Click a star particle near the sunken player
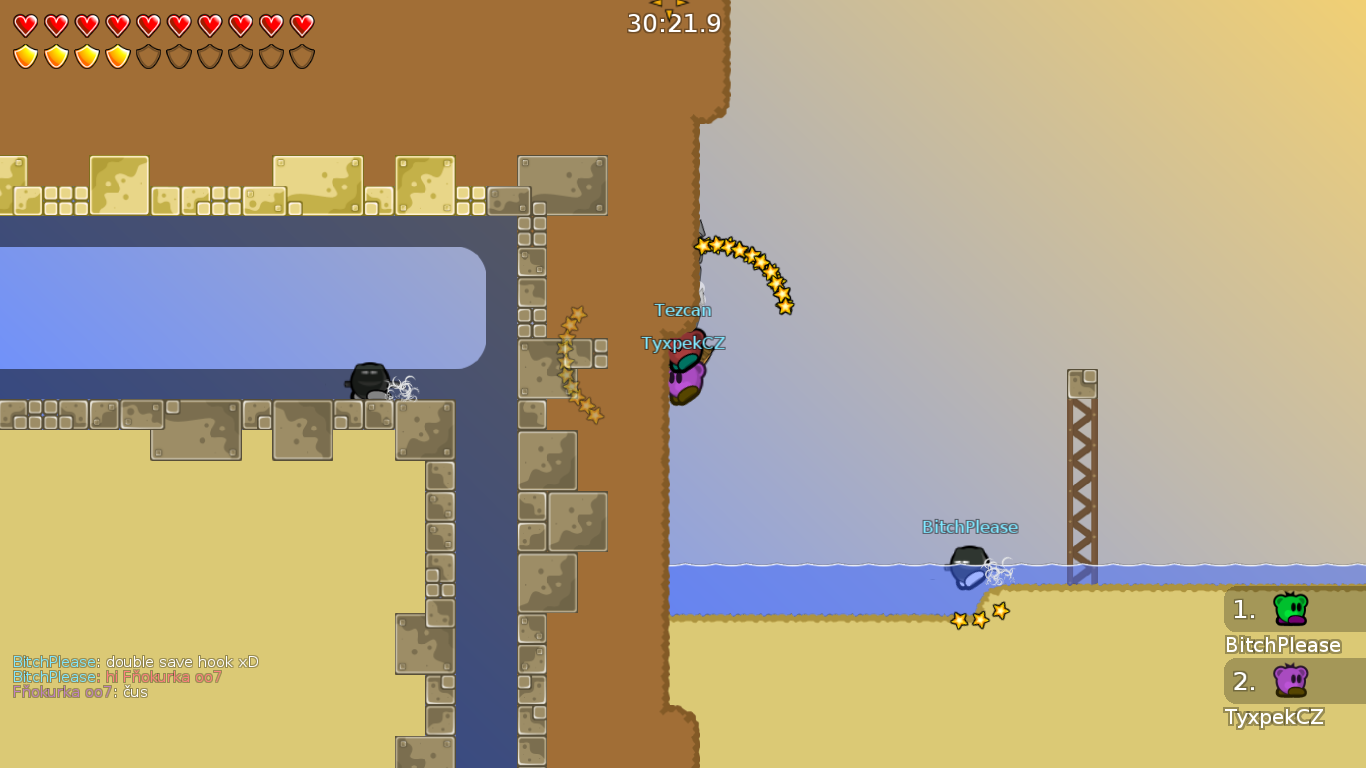This screenshot has height=768, width=1366. [x=978, y=618]
